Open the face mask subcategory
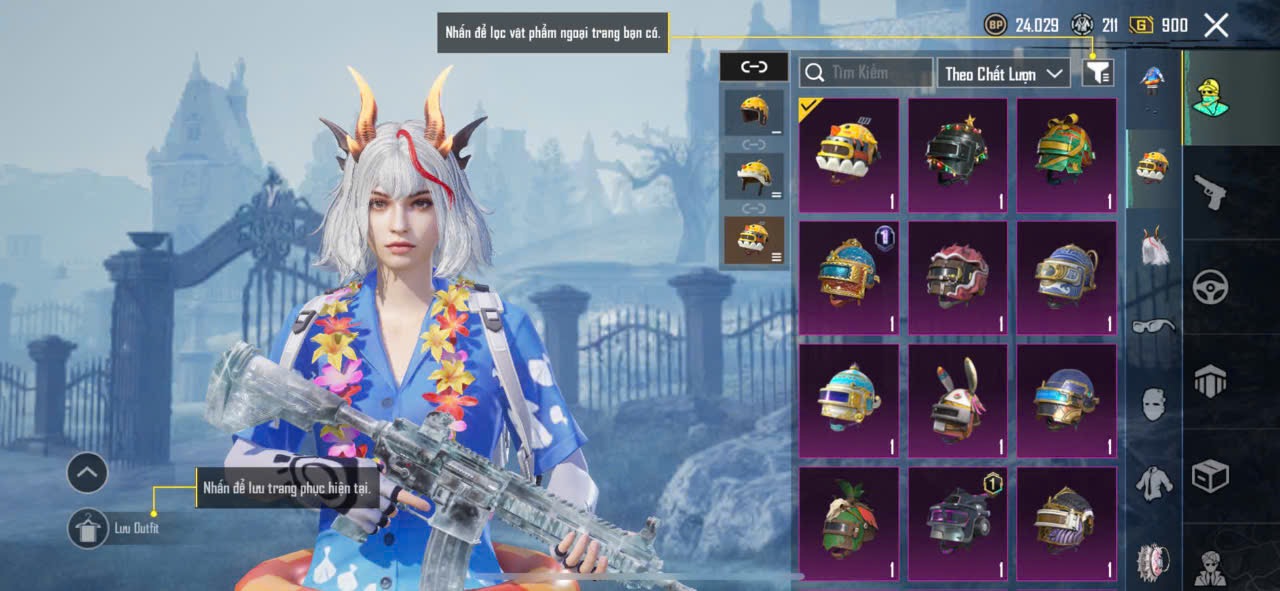 pyautogui.click(x=1154, y=403)
